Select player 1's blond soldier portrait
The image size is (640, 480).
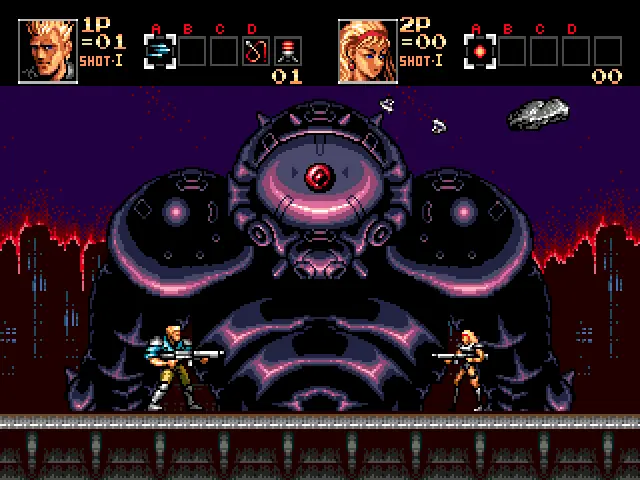point(48,49)
